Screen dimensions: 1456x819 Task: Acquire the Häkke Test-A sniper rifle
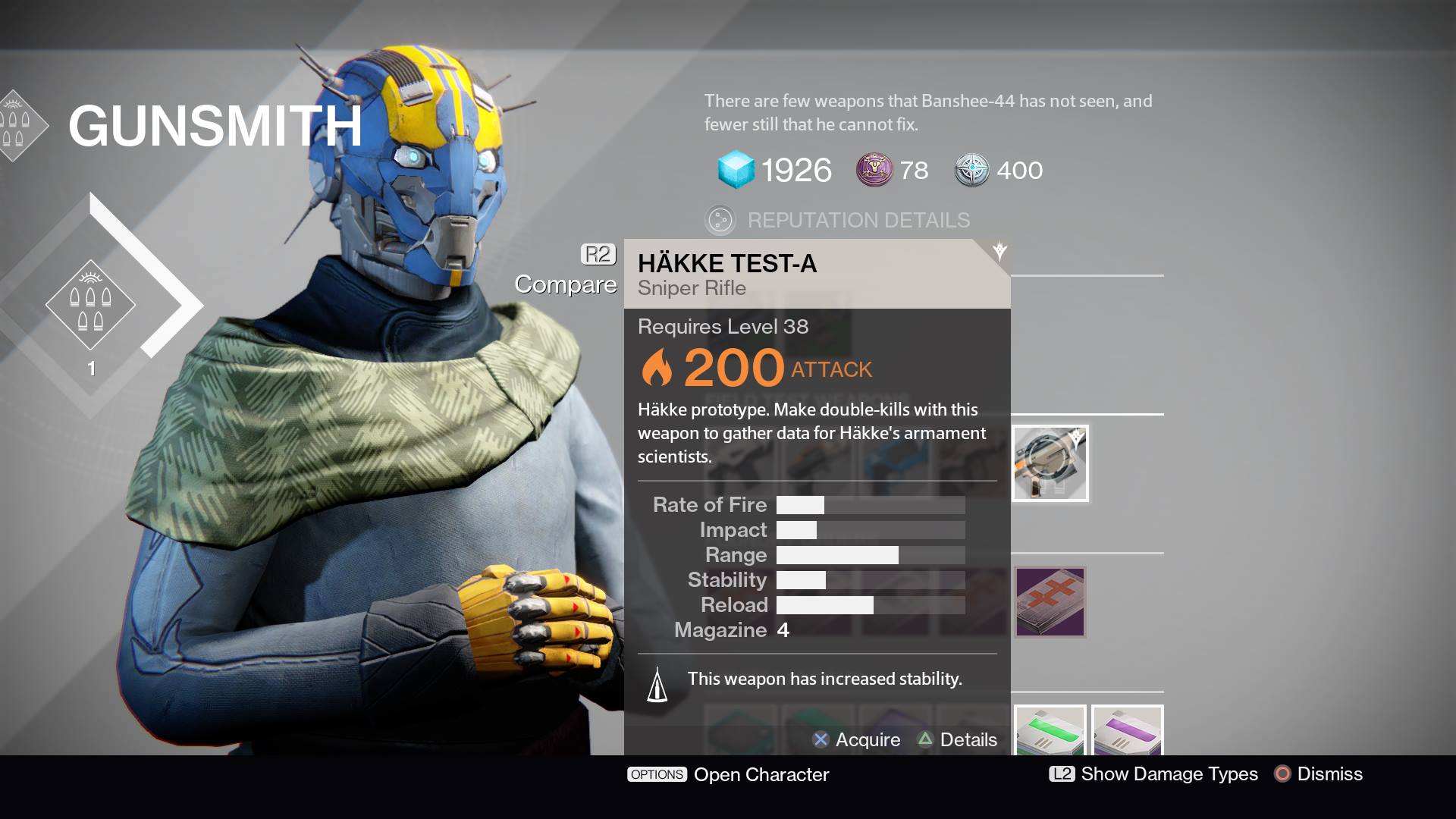(x=857, y=739)
